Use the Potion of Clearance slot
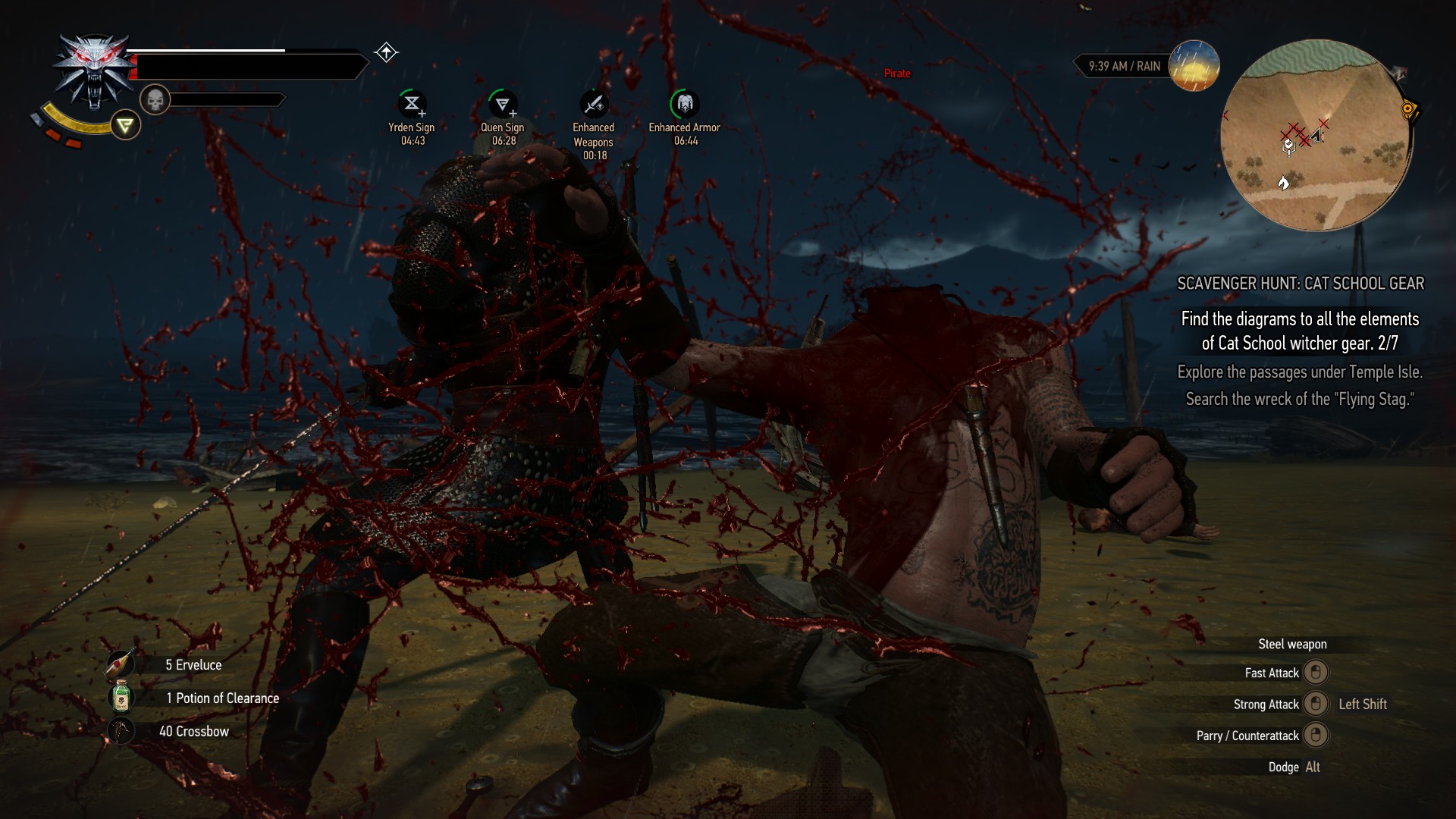Viewport: 1456px width, 819px height. [x=121, y=698]
